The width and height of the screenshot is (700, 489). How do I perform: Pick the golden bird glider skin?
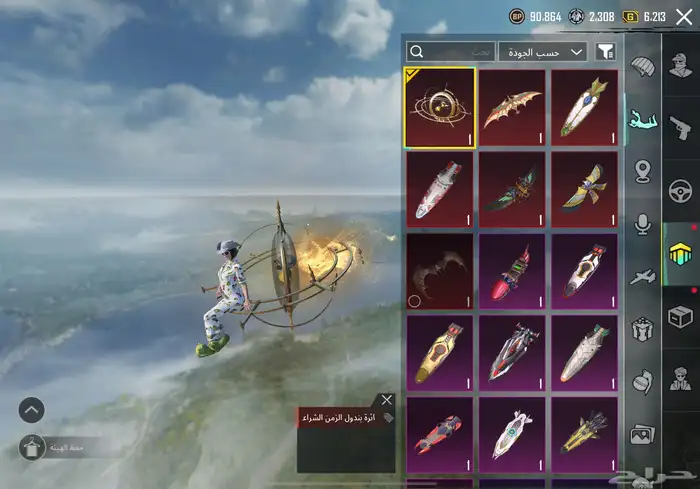pos(584,189)
